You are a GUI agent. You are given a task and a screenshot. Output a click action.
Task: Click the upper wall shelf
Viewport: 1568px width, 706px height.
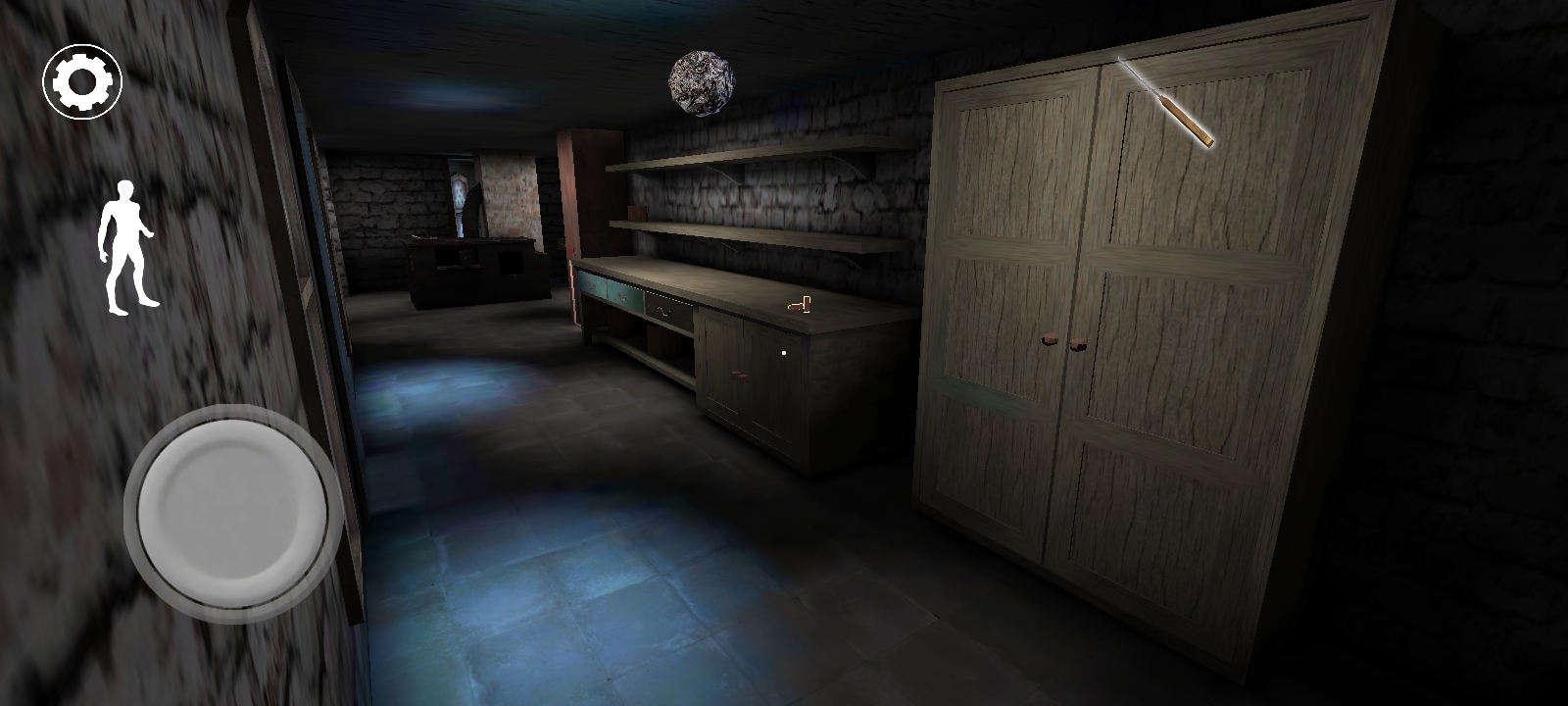745,157
